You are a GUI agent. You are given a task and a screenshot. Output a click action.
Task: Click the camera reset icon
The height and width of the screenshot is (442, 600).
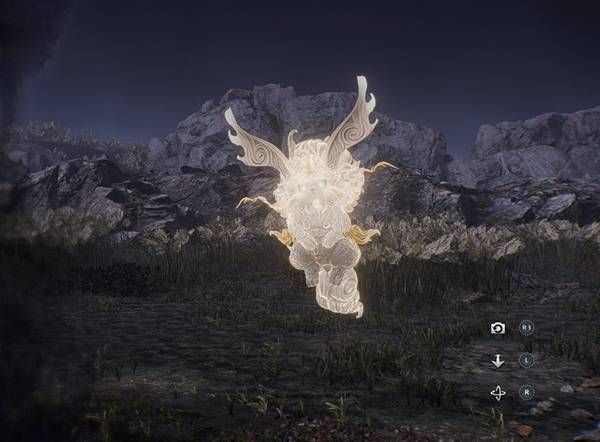pyautogui.click(x=498, y=328)
